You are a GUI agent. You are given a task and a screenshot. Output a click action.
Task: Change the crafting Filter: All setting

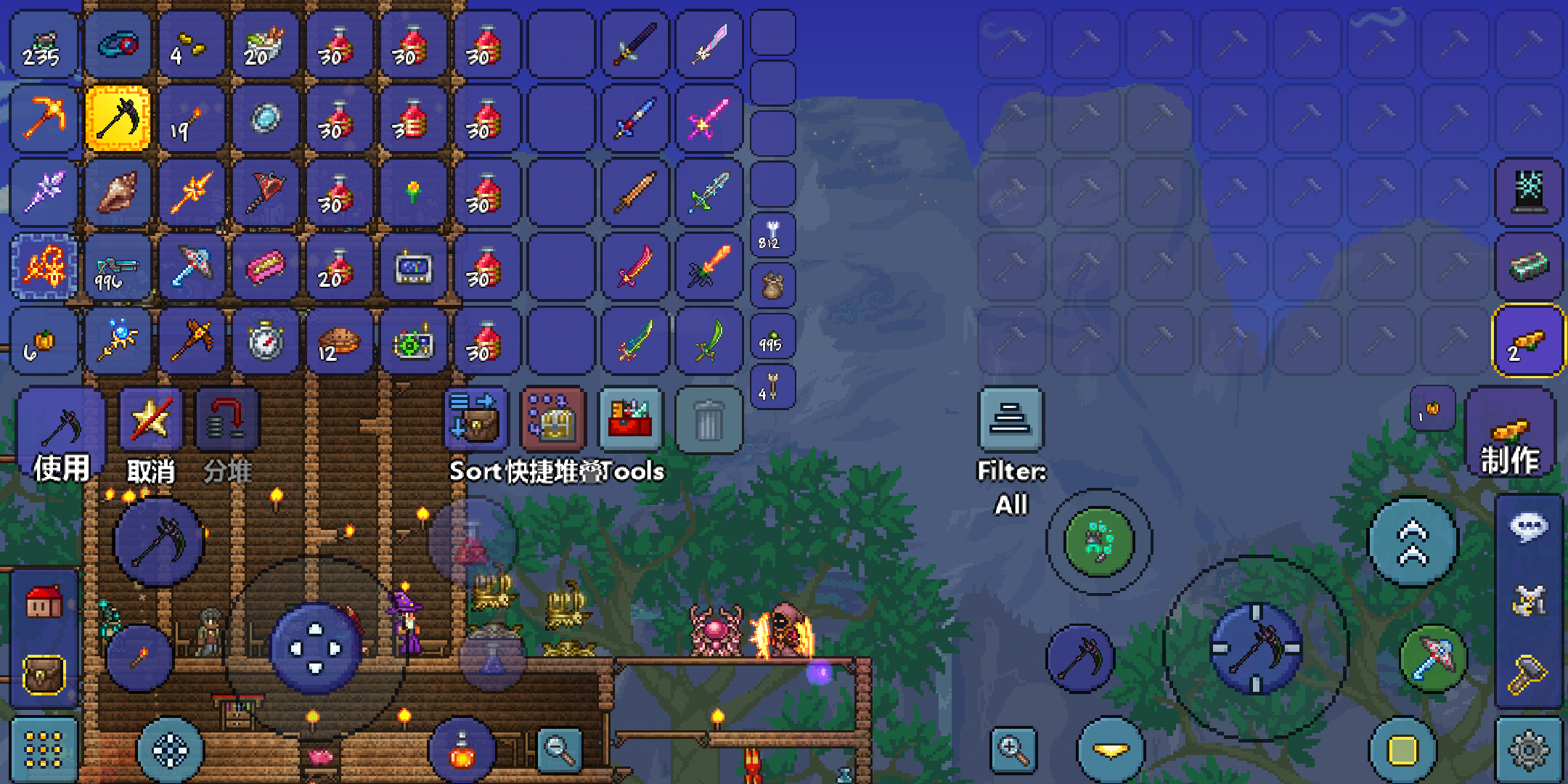(x=1010, y=420)
